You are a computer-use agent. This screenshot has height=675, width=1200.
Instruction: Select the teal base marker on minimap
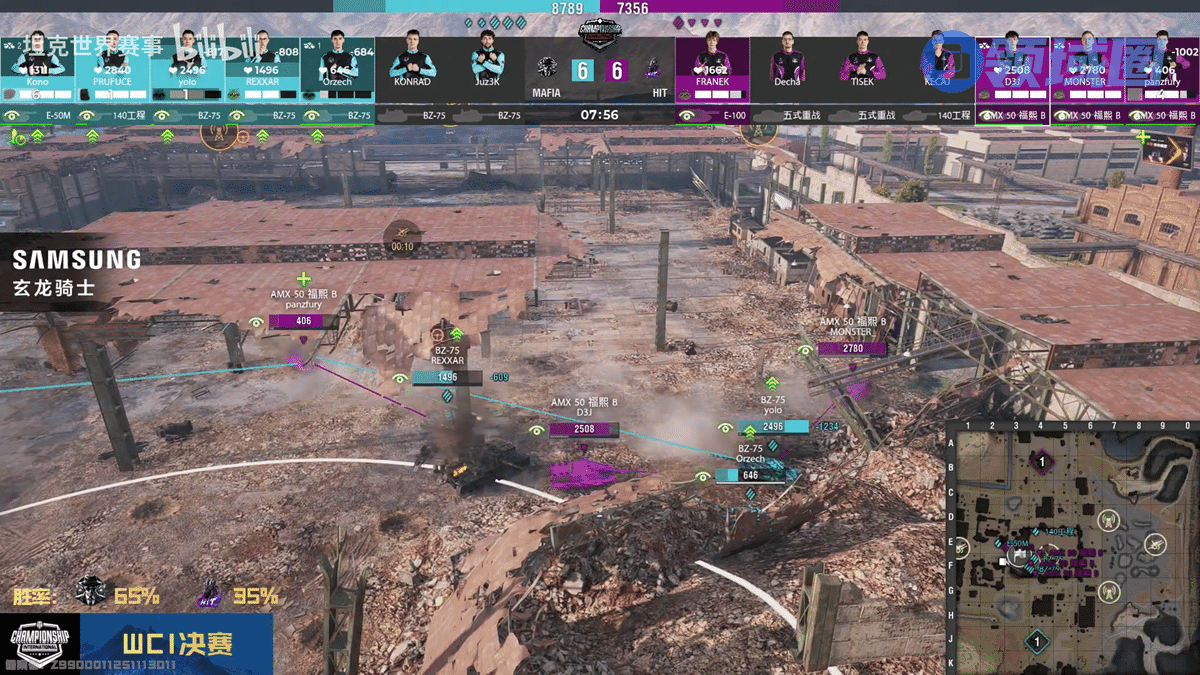tap(1038, 641)
